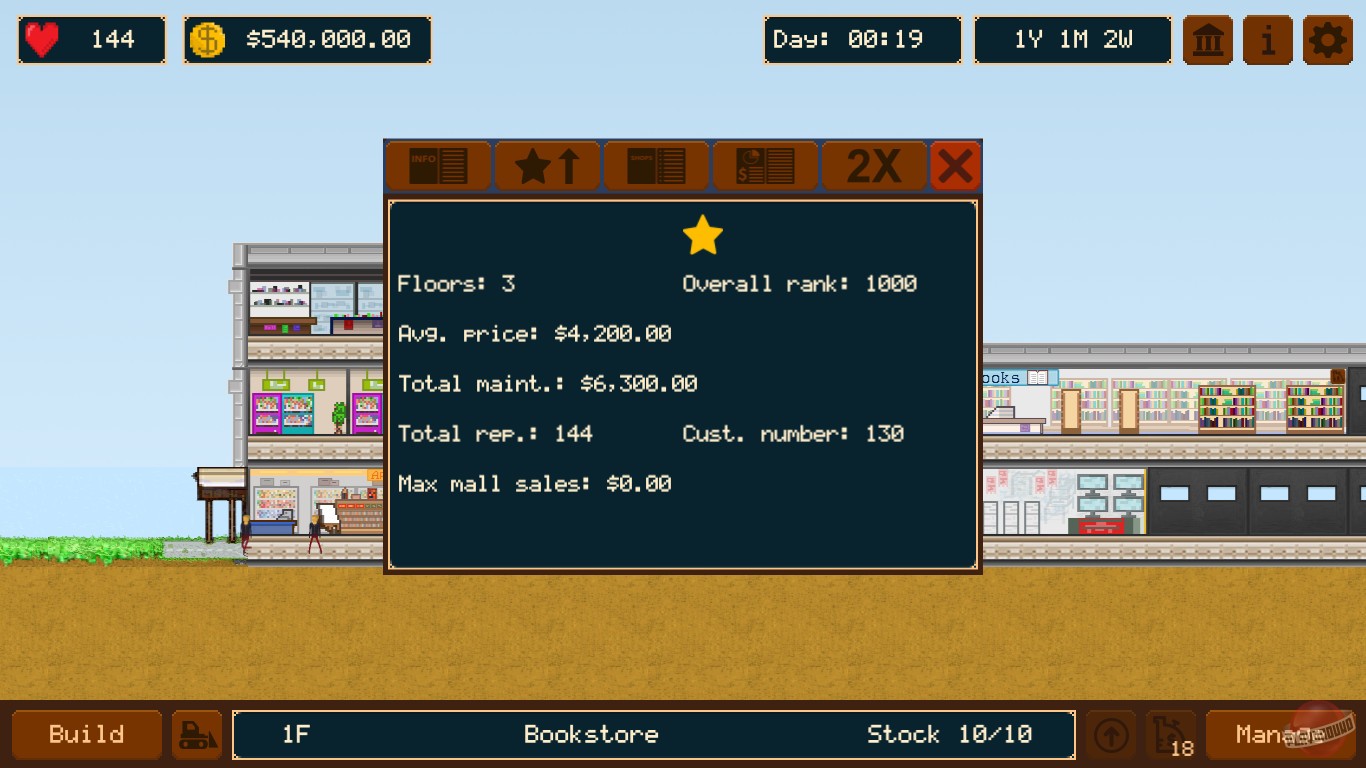
Task: Open the settings gear menu
Action: (1327, 40)
